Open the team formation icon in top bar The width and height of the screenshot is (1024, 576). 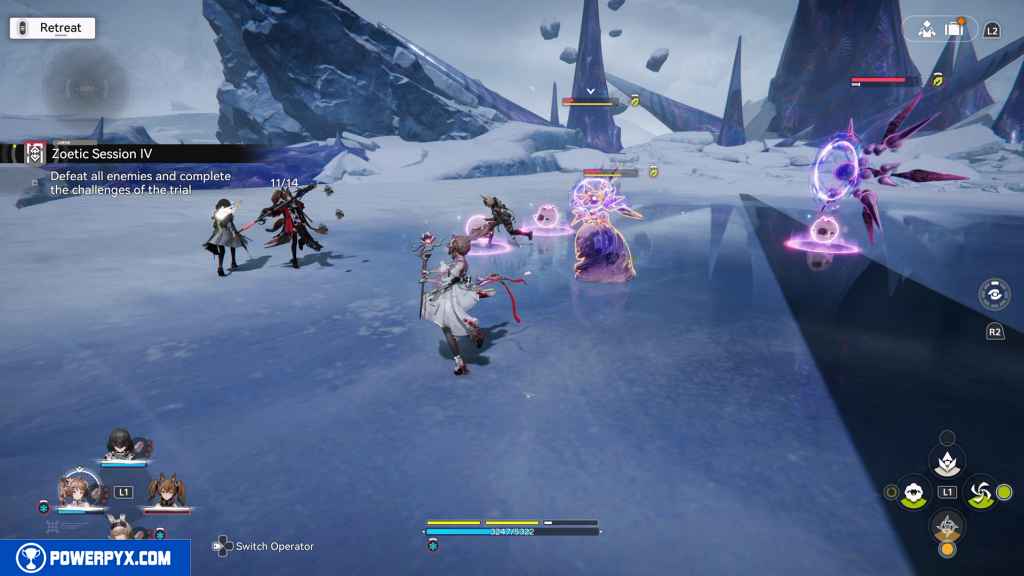pos(926,29)
